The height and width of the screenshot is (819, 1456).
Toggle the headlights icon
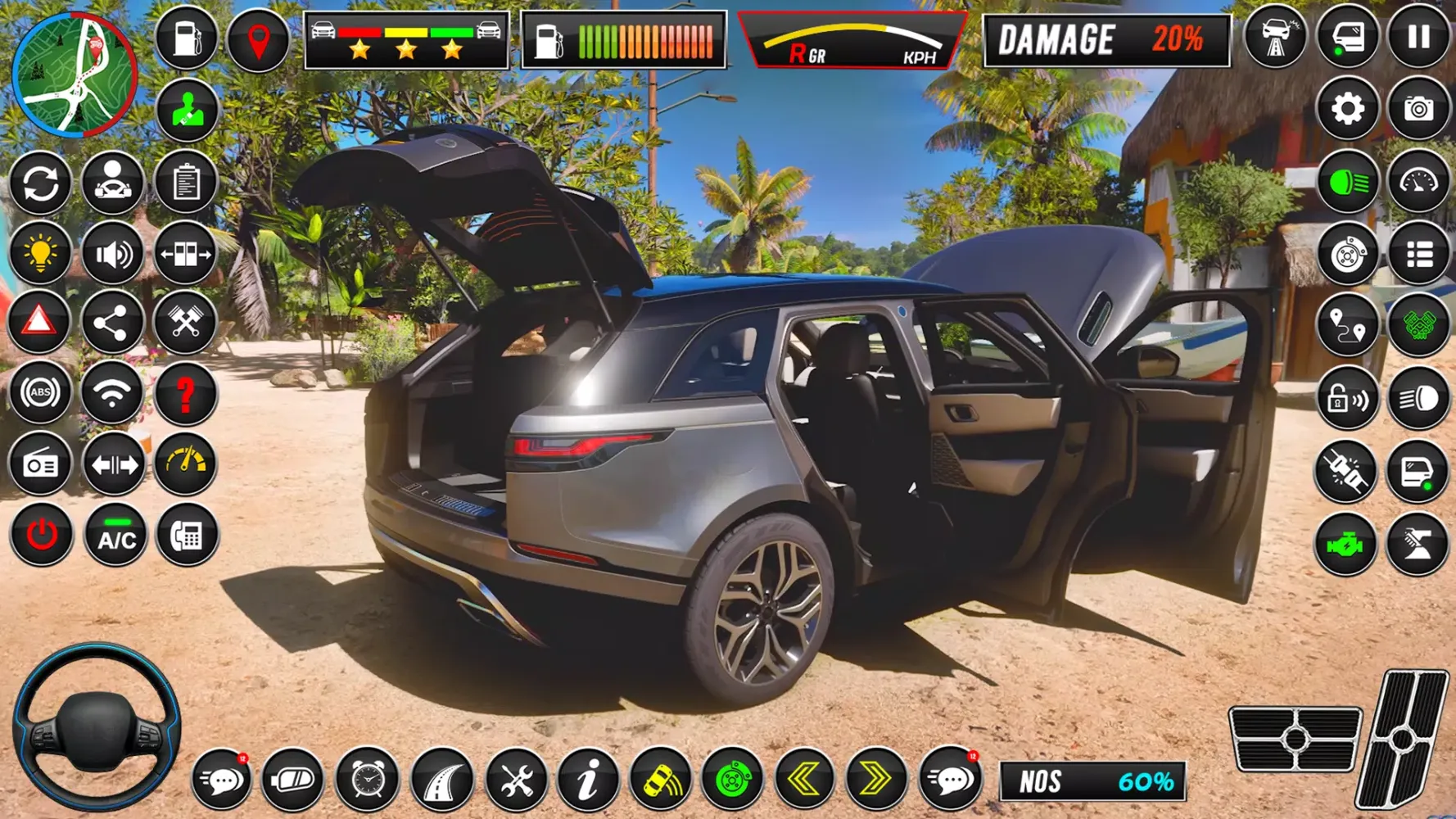coord(1346,183)
